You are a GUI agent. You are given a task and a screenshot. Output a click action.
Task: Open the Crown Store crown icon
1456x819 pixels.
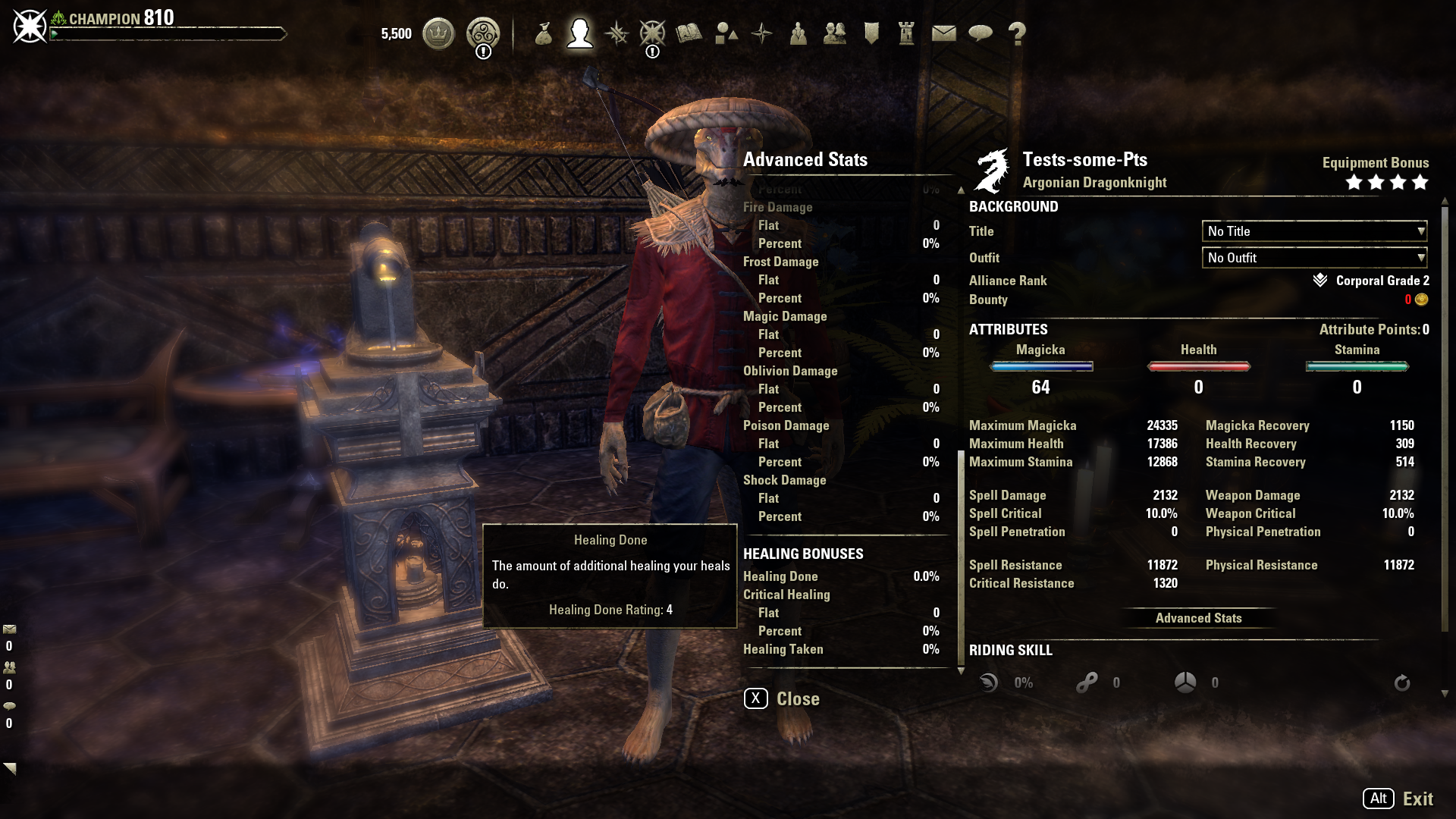pos(438,33)
